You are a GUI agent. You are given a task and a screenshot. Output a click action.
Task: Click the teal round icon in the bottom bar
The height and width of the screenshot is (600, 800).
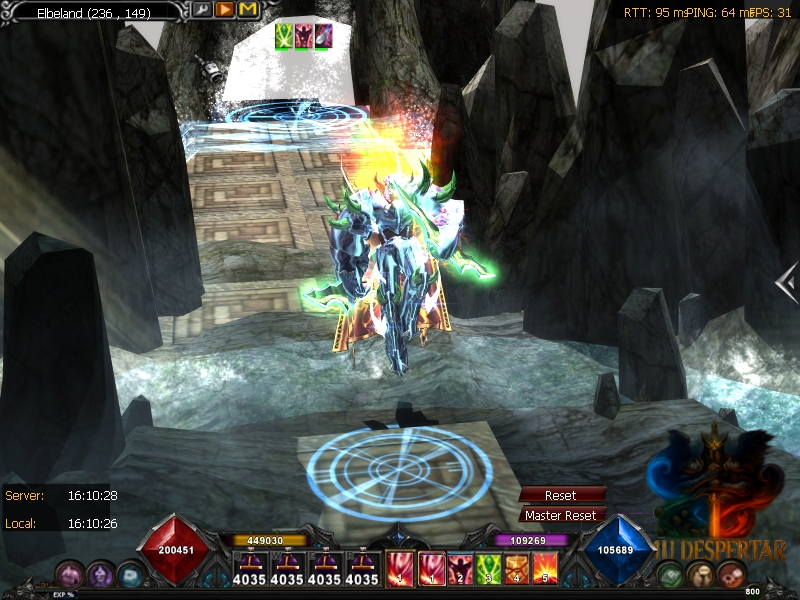coord(131,575)
